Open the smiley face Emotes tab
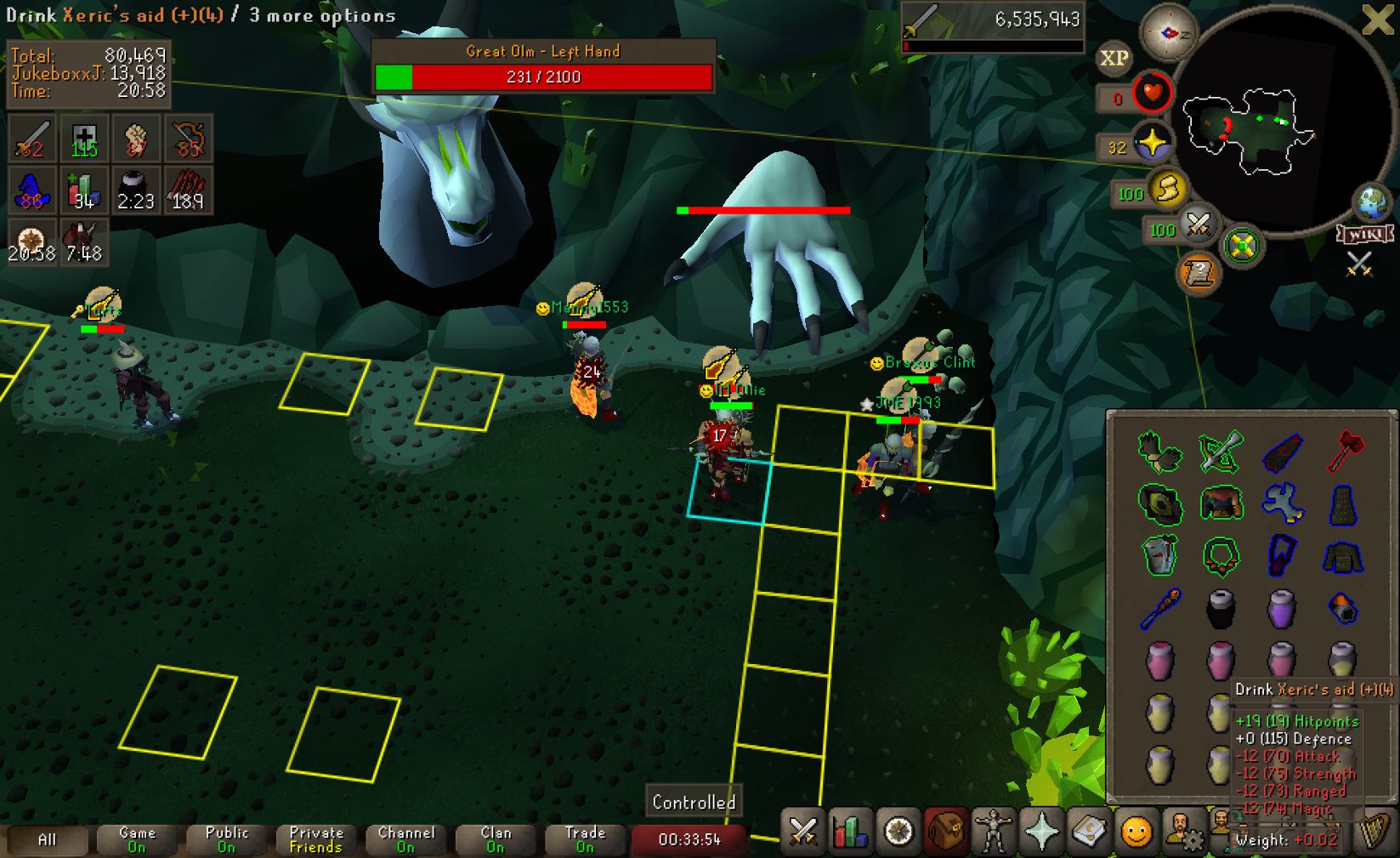The height and width of the screenshot is (858, 1400). tap(1136, 832)
